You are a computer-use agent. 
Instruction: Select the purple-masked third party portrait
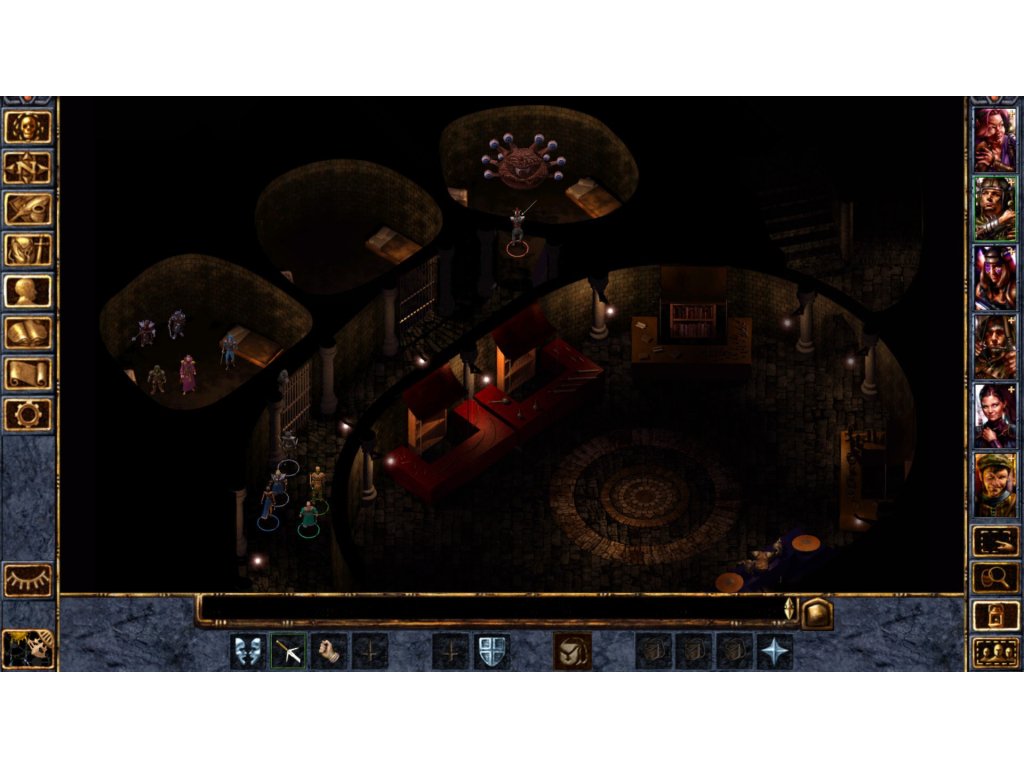click(x=995, y=277)
